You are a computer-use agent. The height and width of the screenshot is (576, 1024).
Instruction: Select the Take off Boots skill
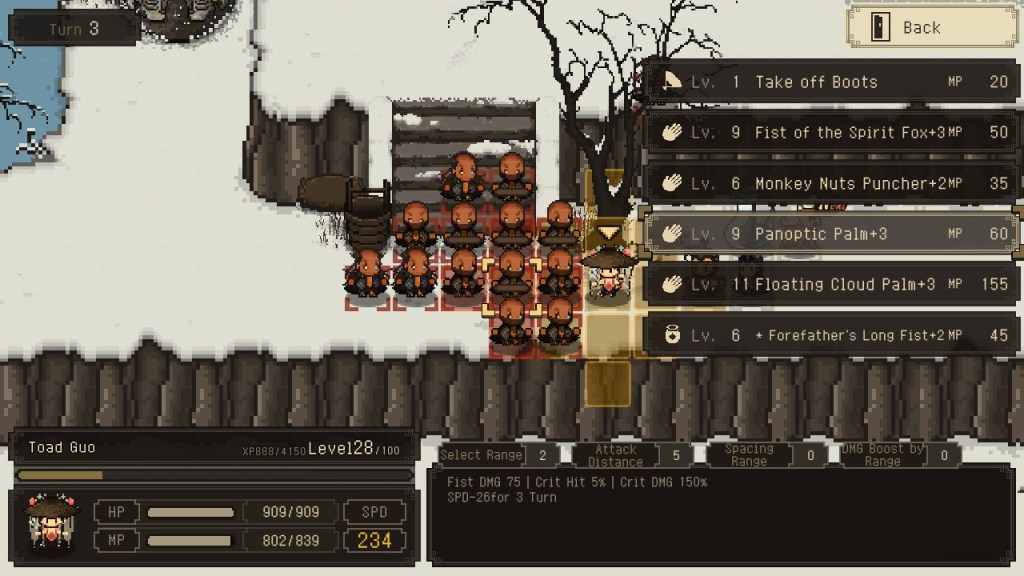coord(830,82)
